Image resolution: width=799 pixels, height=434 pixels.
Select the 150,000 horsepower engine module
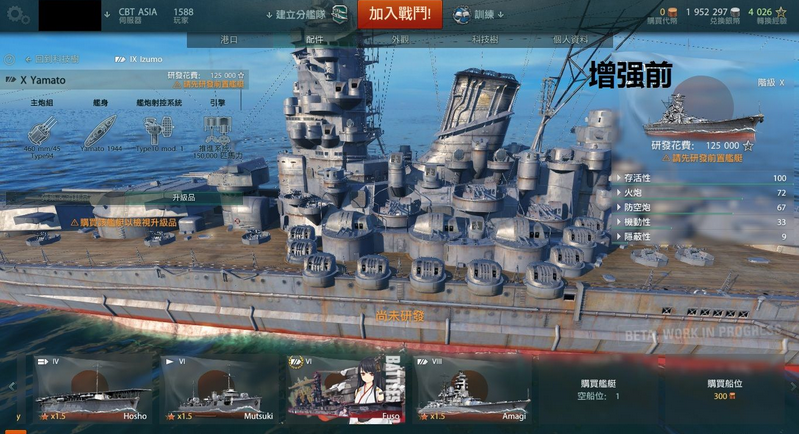[217, 135]
